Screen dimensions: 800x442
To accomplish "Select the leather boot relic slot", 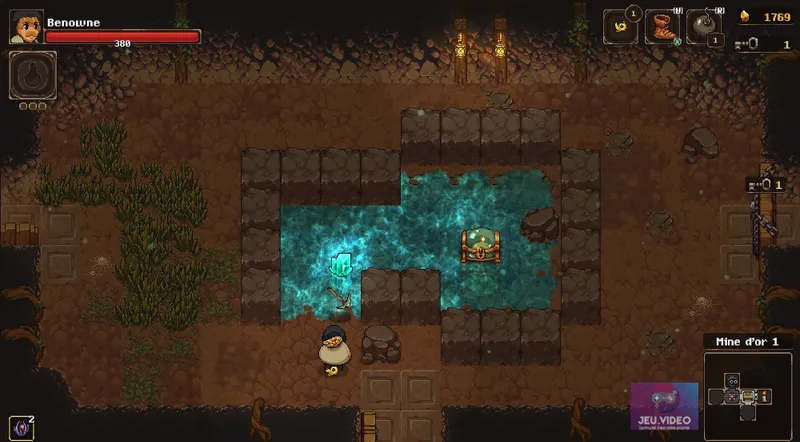I will (662, 27).
